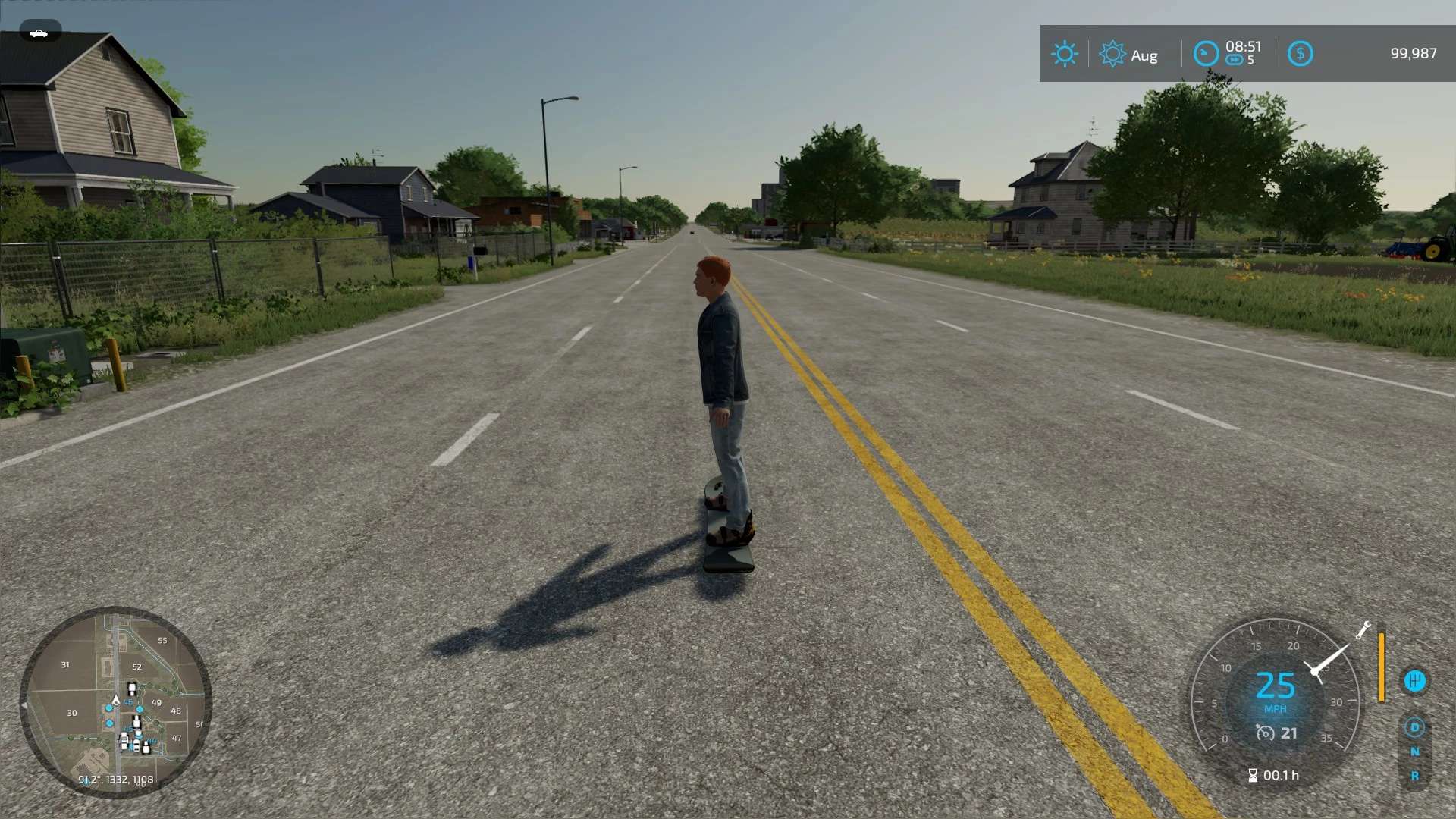Open the circular minimap

(x=115, y=701)
